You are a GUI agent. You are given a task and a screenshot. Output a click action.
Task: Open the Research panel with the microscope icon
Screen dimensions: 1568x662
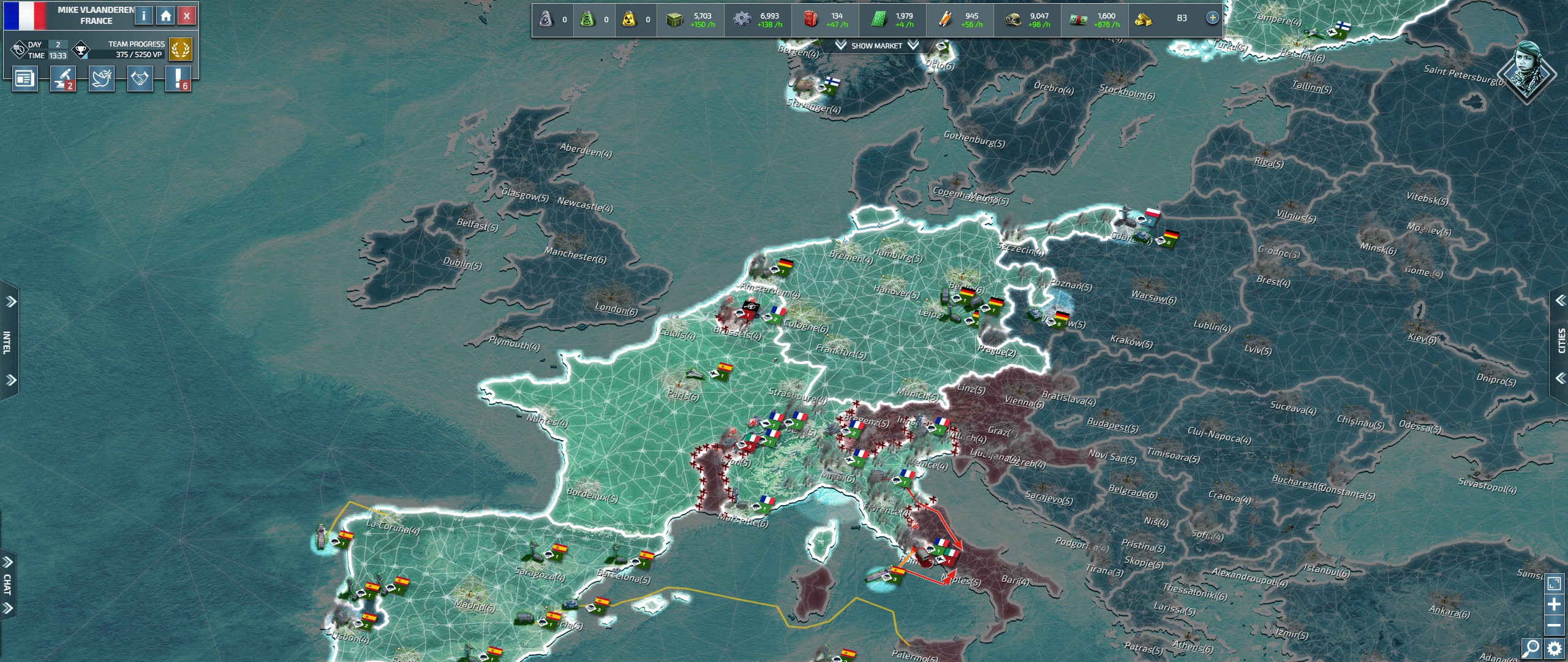(x=62, y=80)
